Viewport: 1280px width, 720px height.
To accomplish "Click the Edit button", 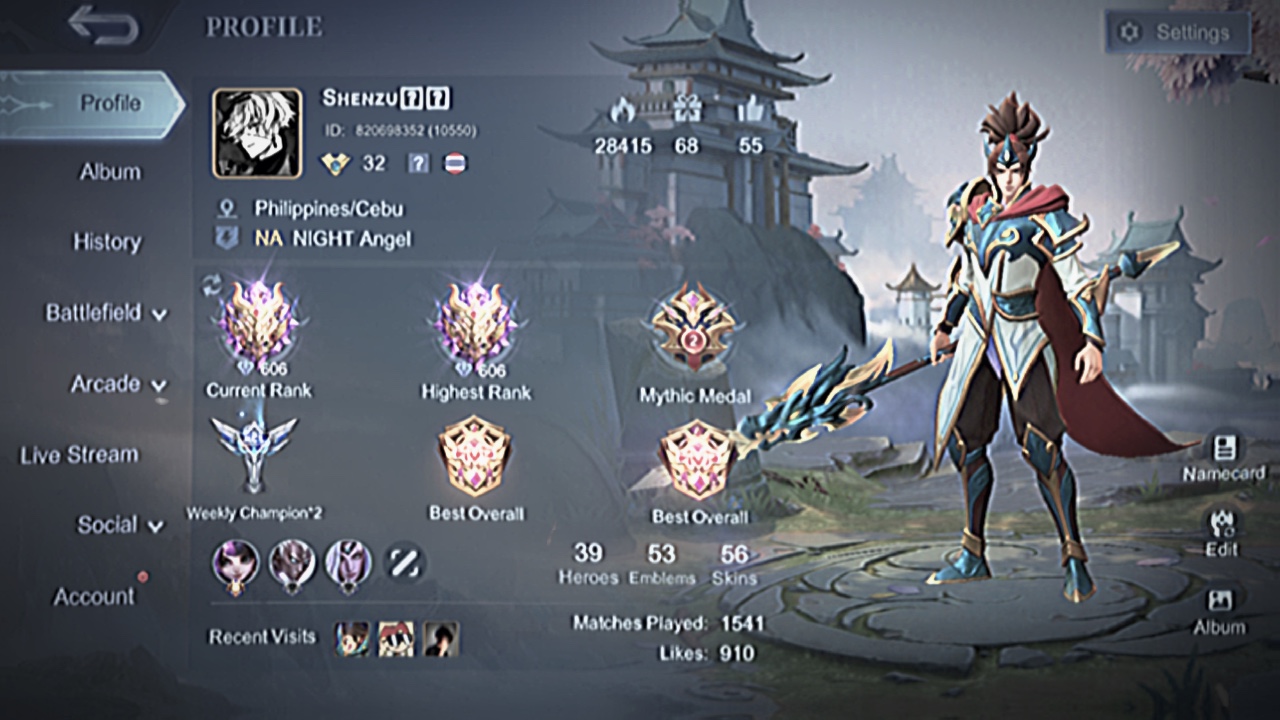I will pyautogui.click(x=1222, y=533).
